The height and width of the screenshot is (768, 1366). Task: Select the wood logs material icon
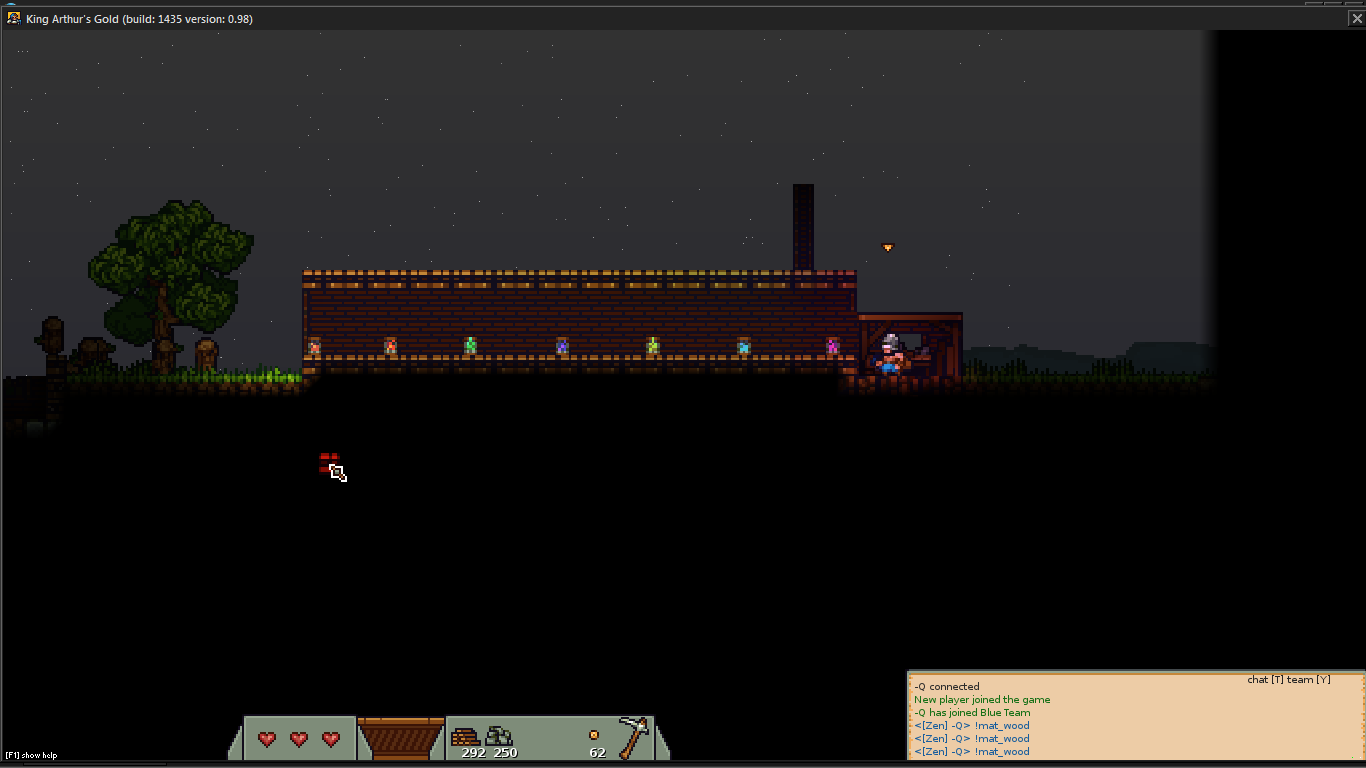tap(465, 737)
